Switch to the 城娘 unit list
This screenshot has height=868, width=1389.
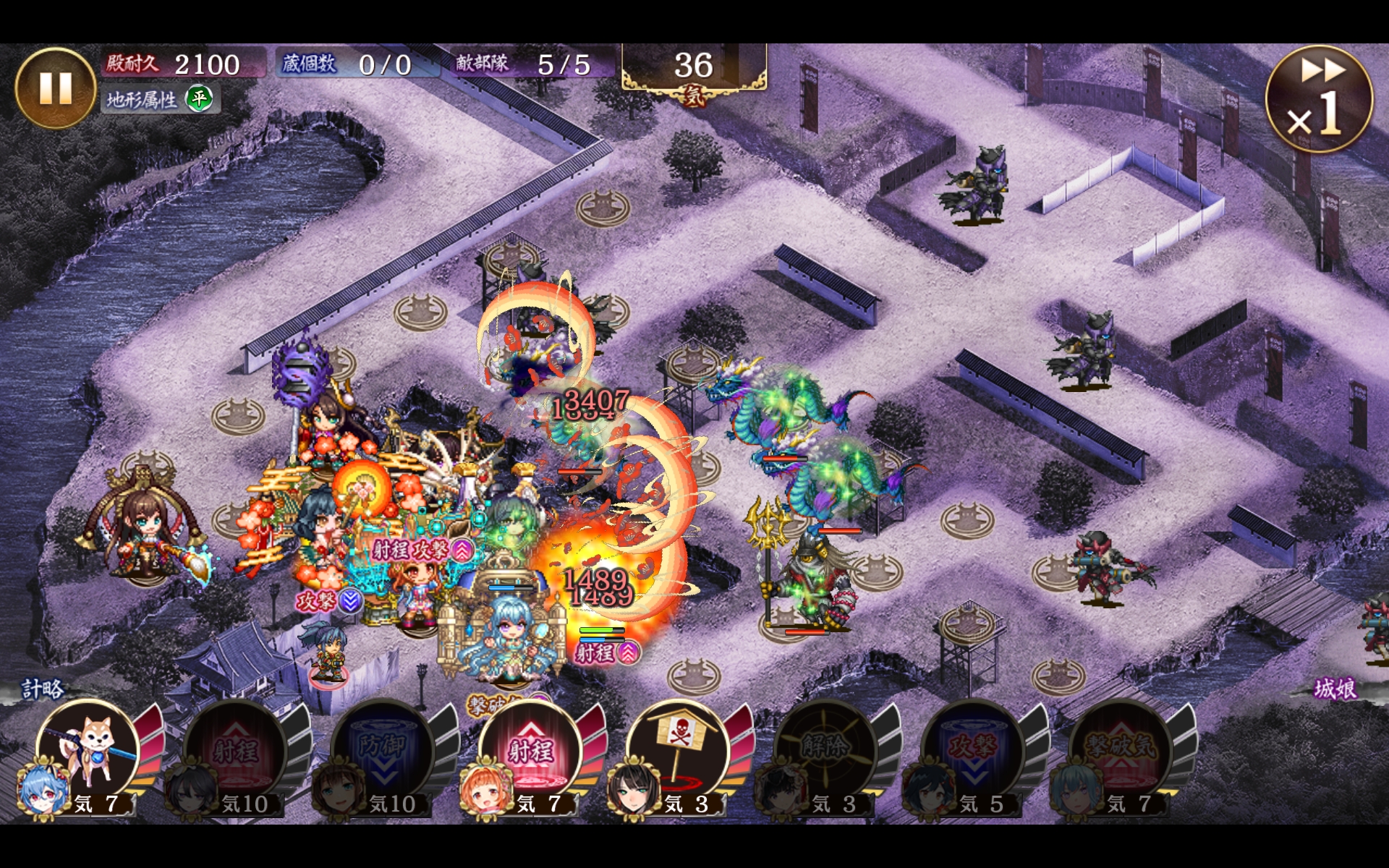pyautogui.click(x=1335, y=689)
